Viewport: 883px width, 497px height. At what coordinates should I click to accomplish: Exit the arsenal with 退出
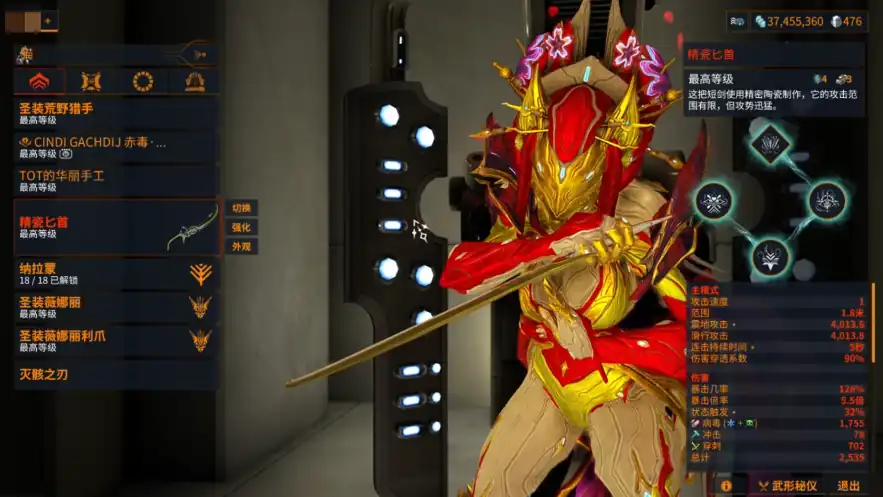point(848,486)
